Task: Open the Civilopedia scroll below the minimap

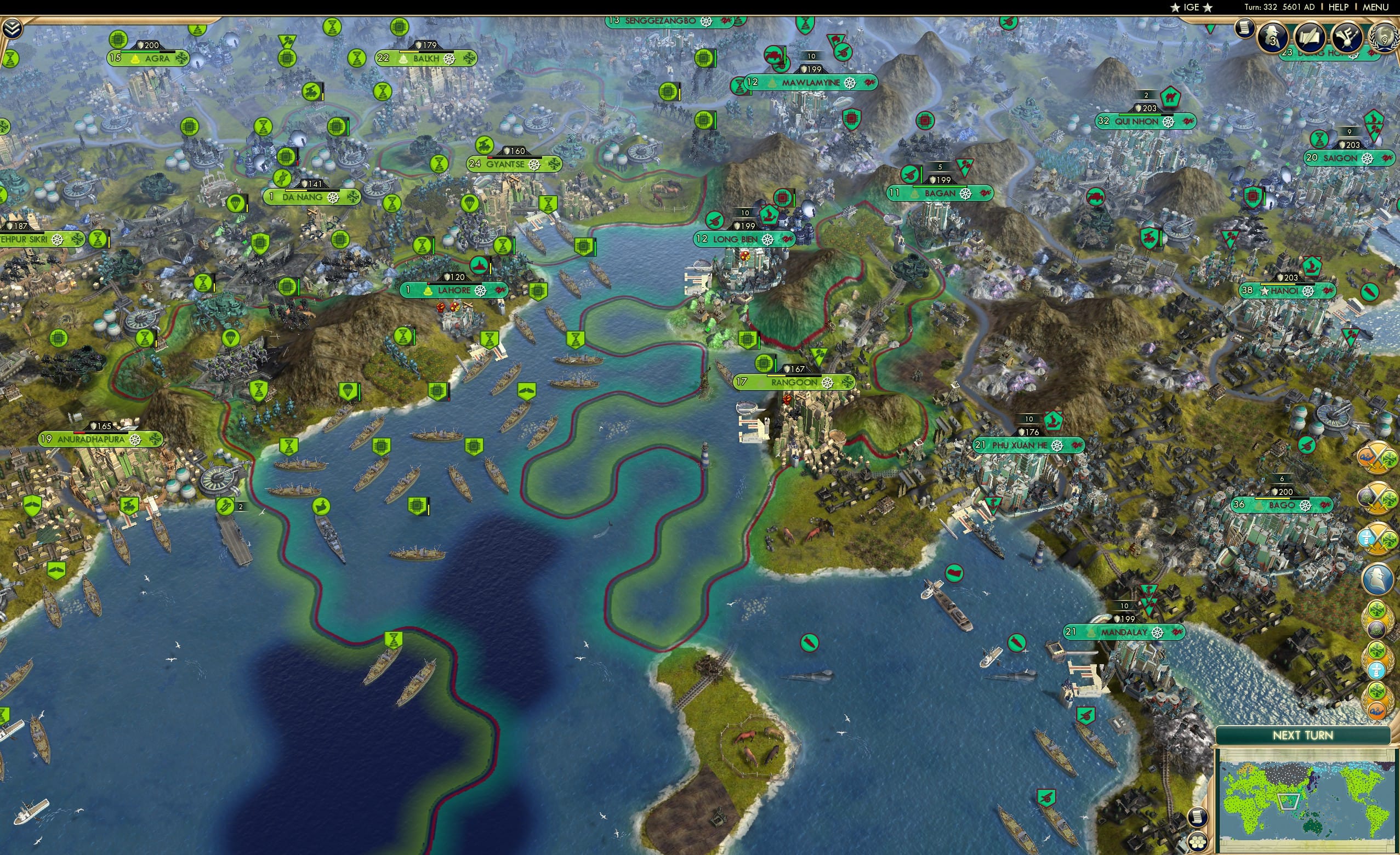Action: click(x=1198, y=818)
